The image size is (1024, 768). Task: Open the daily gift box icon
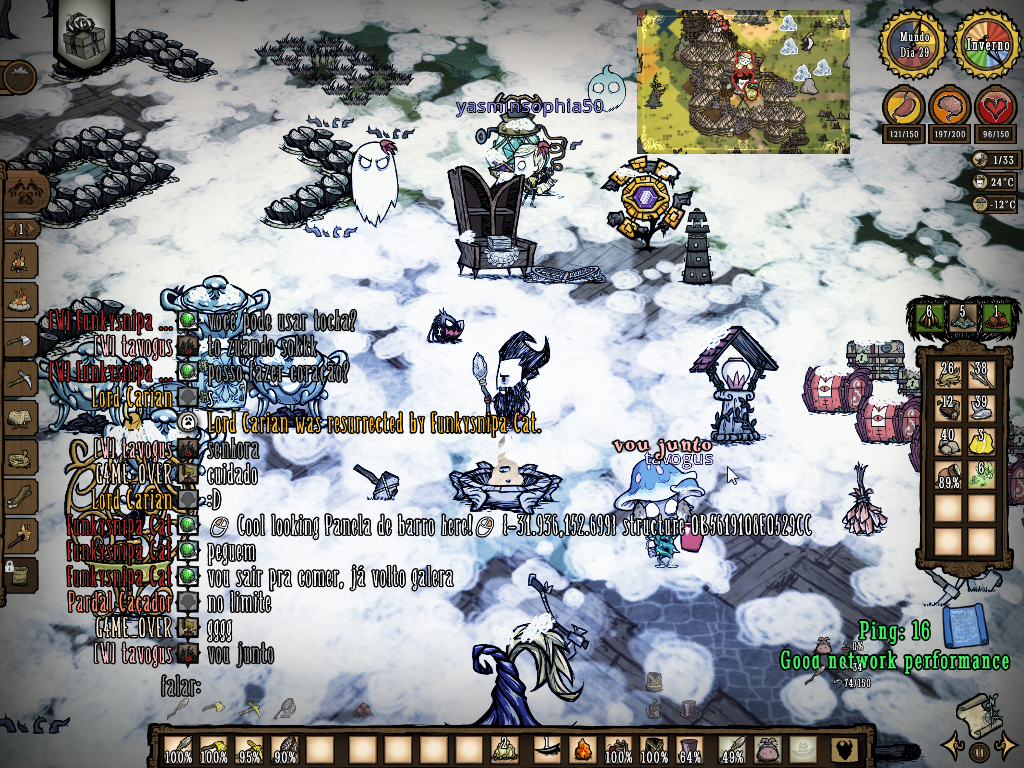84,35
